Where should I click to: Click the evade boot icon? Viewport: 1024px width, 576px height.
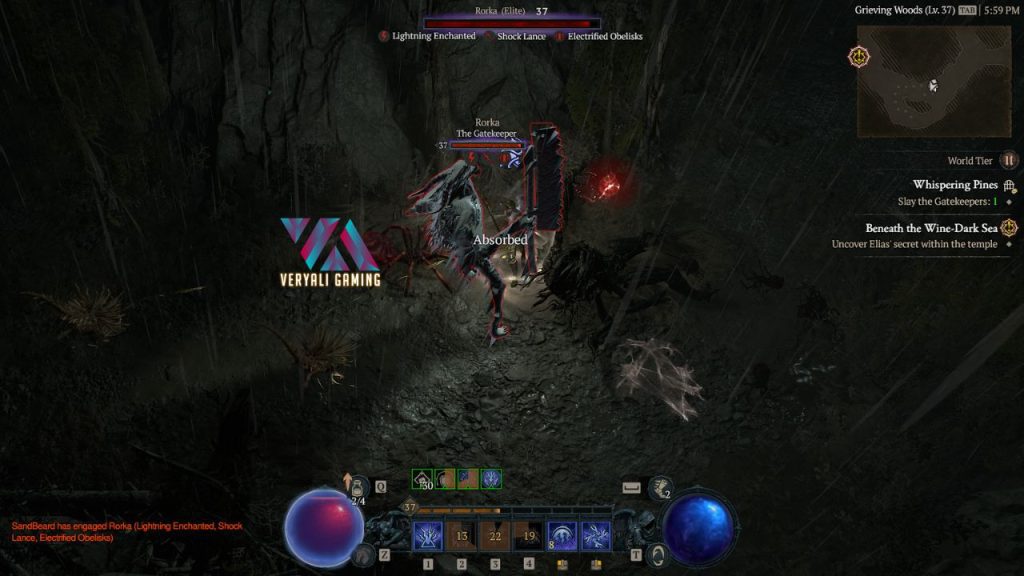[x=659, y=489]
